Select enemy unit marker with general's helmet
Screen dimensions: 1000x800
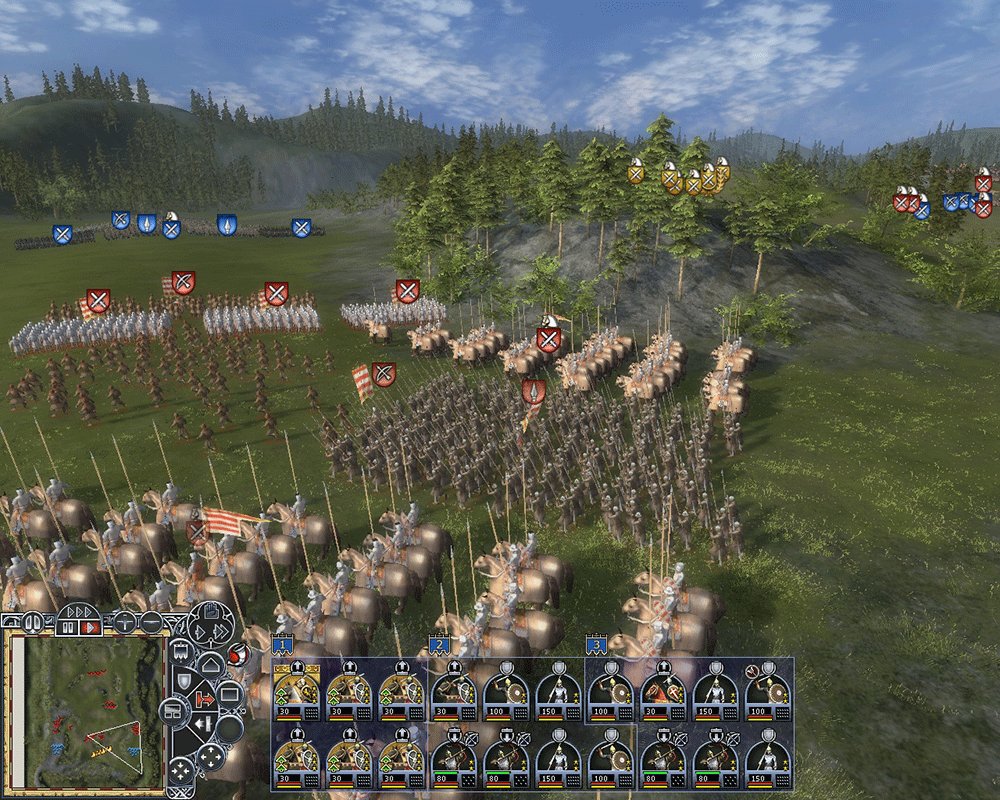(x=548, y=337)
